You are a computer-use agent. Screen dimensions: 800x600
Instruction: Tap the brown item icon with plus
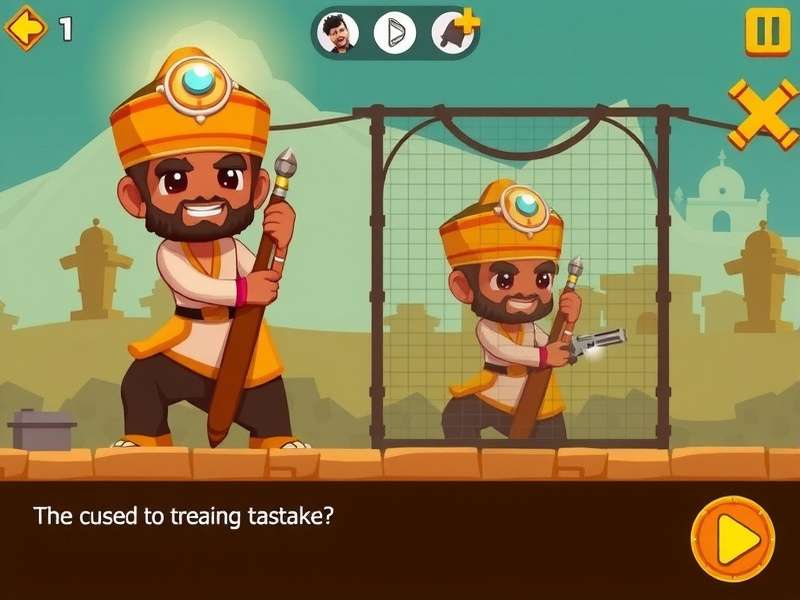click(x=452, y=33)
